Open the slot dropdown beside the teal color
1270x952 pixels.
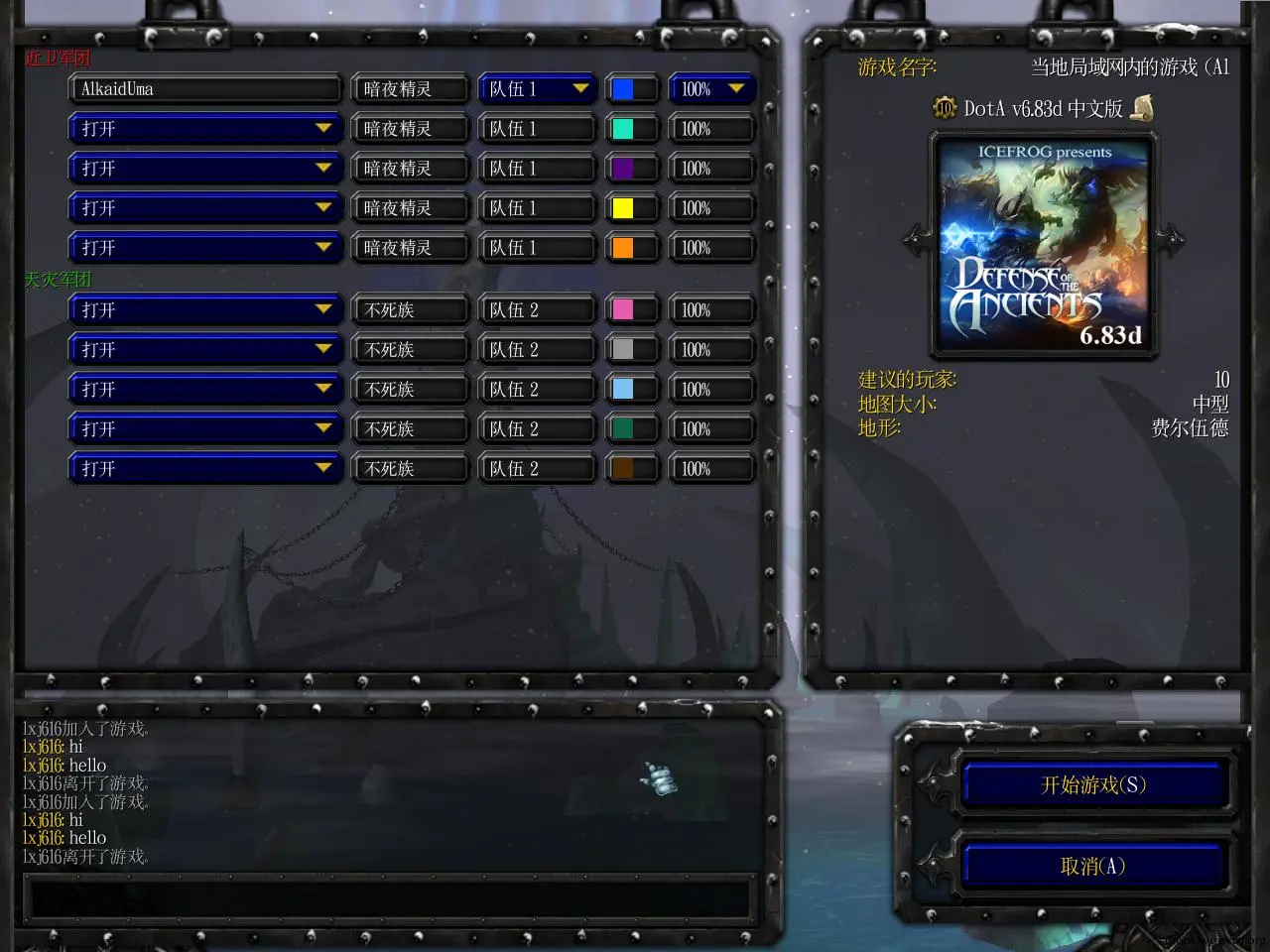pyautogui.click(x=203, y=129)
